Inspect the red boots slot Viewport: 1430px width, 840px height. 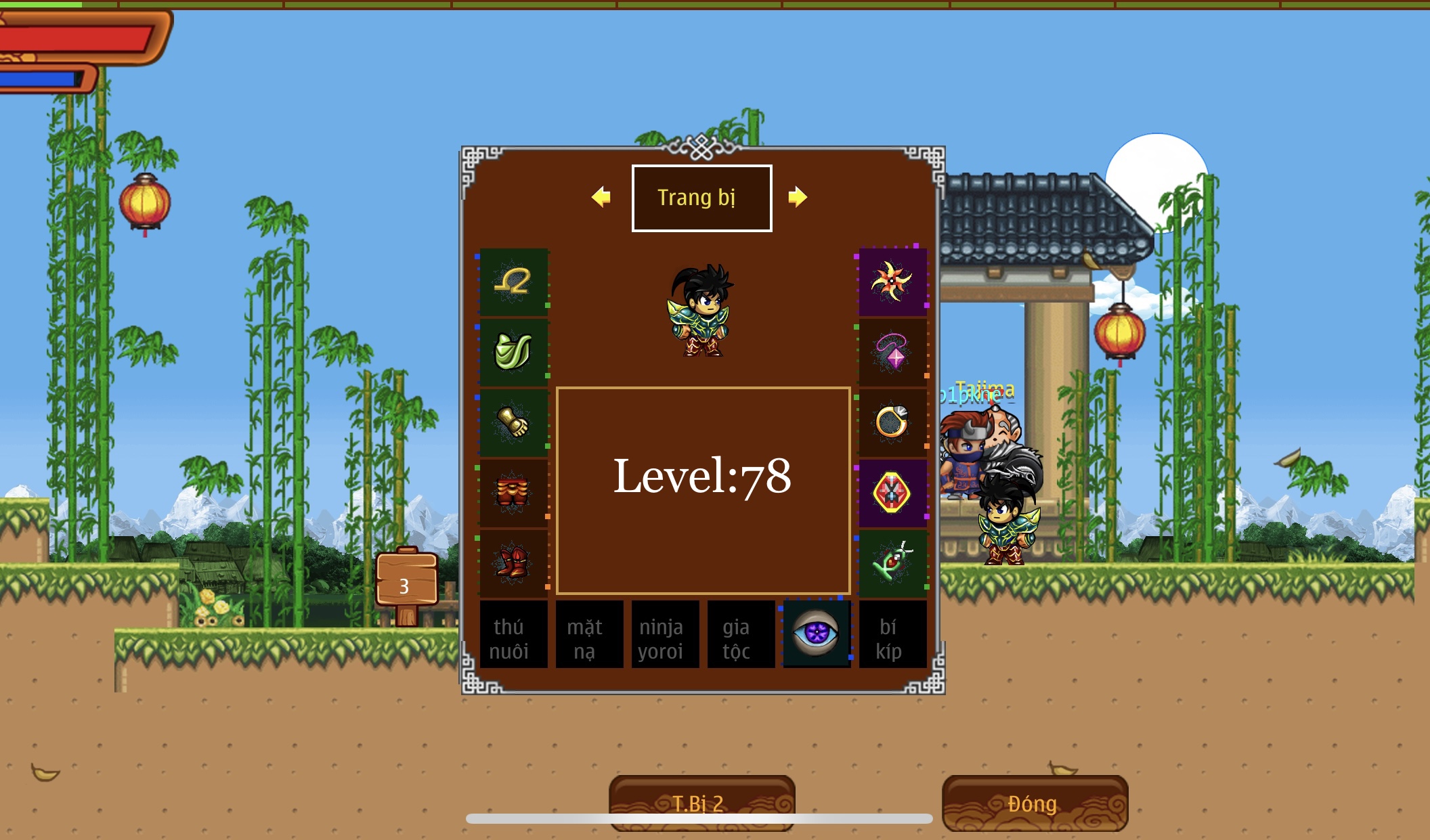pos(513,564)
